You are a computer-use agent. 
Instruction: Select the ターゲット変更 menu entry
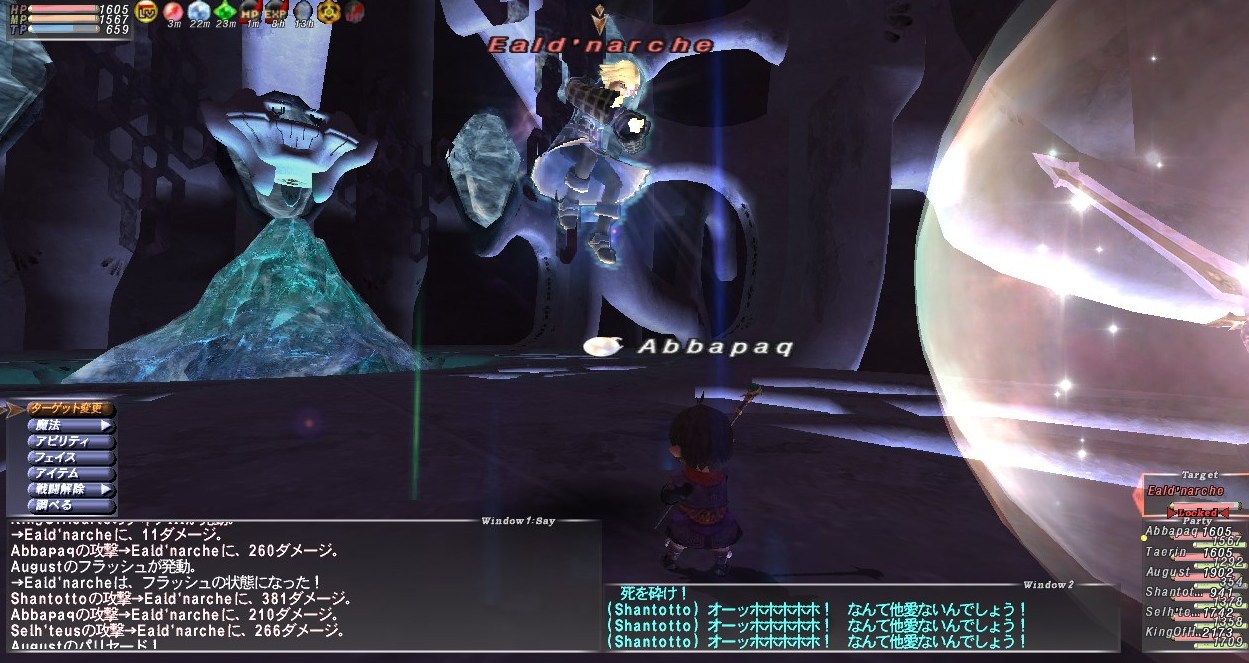pos(70,409)
